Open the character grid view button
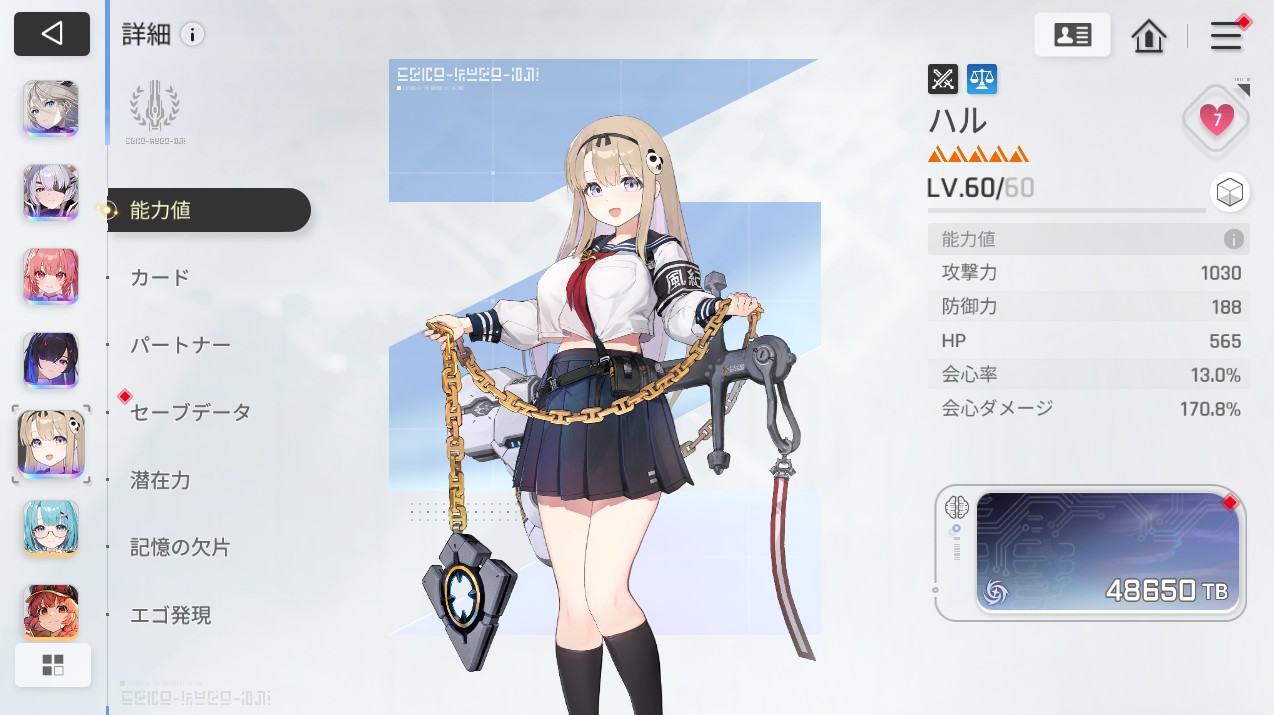Viewport: 1274px width, 715px height. 53,665
